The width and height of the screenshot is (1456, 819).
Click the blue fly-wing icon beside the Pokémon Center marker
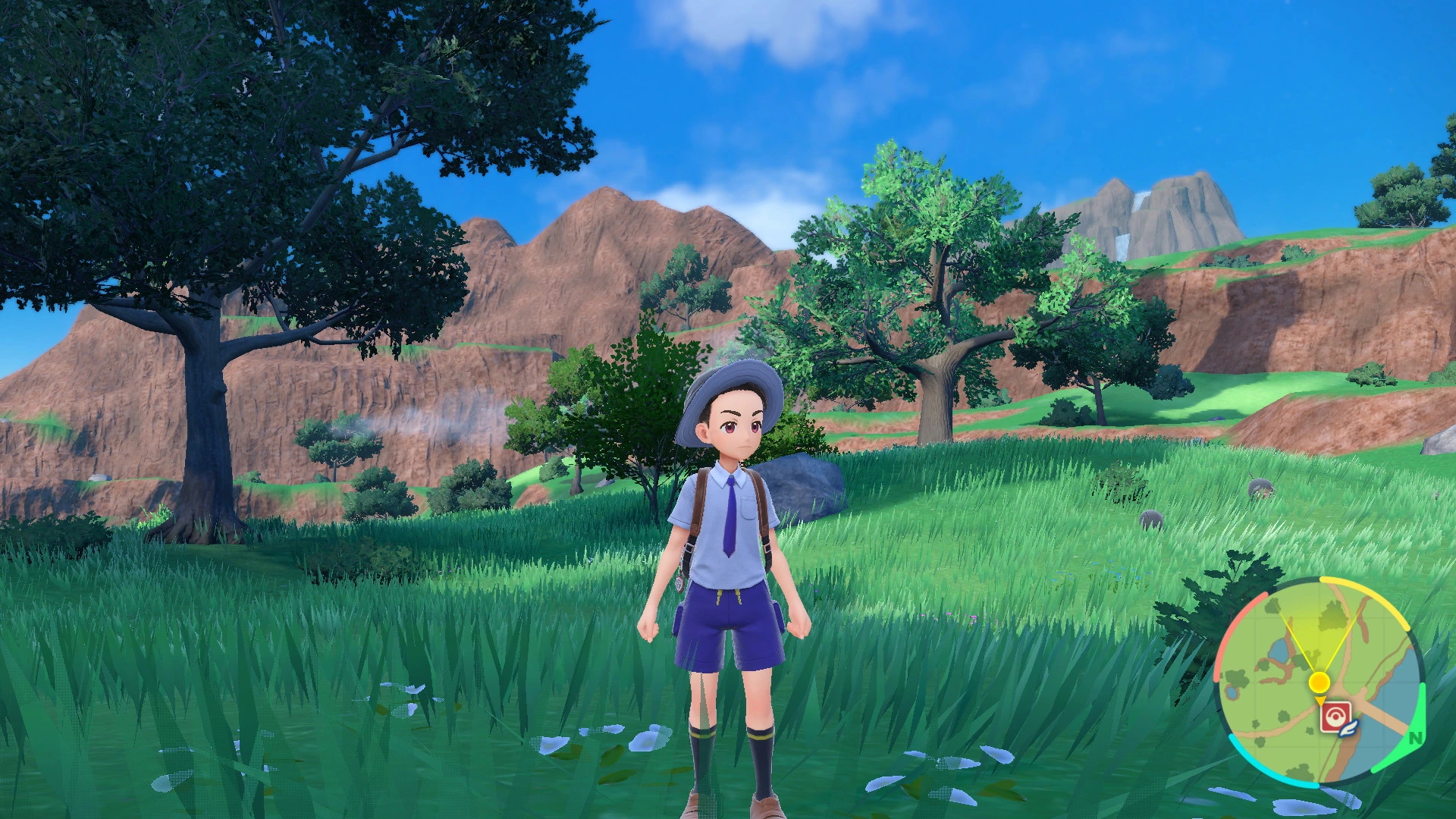click(1348, 728)
